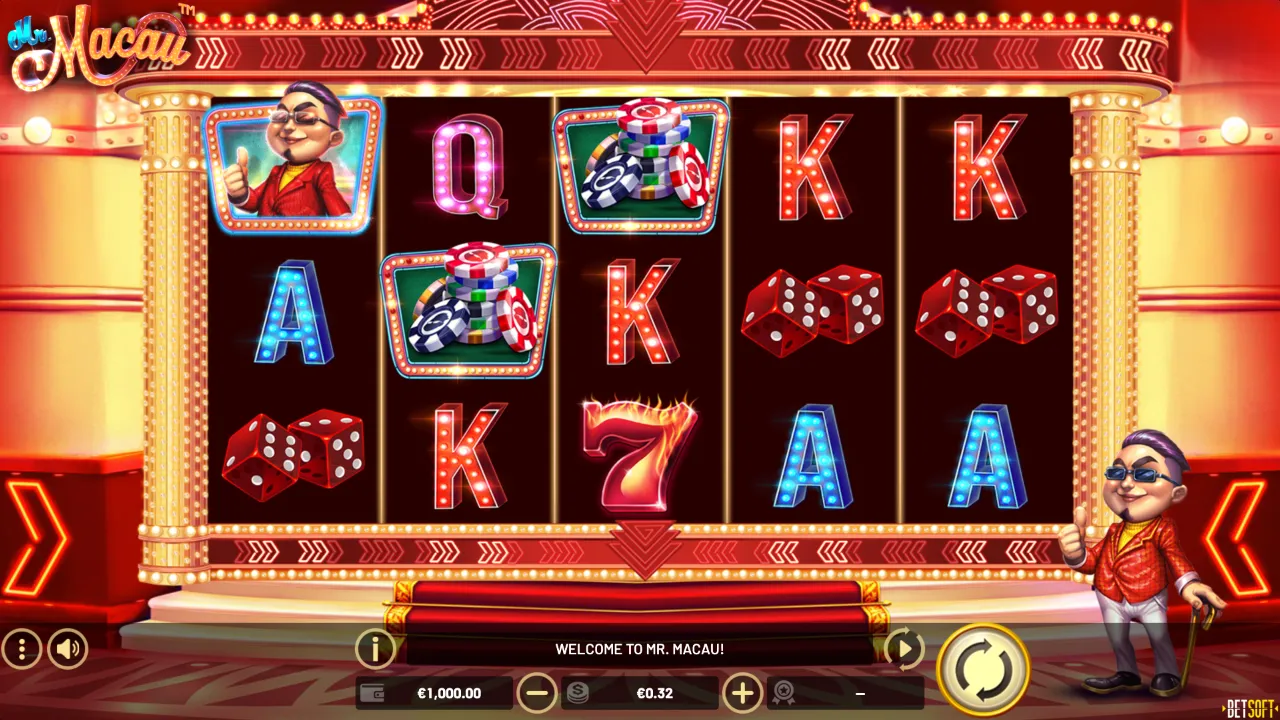This screenshot has height=720, width=1280.
Task: Expand the bet amount selector
Action: (x=656, y=692)
